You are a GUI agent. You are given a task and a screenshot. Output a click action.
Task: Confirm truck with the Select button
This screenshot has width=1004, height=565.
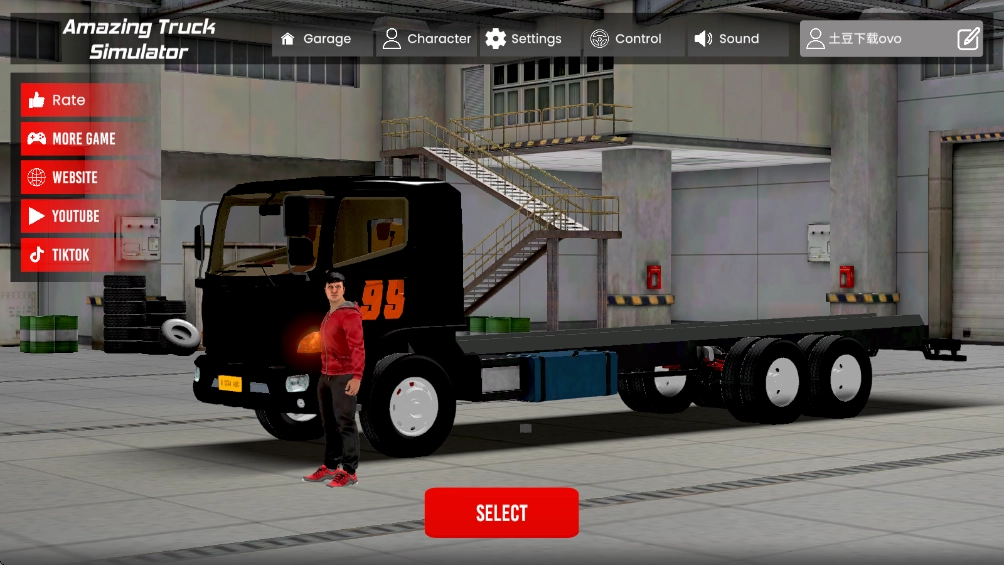point(501,513)
